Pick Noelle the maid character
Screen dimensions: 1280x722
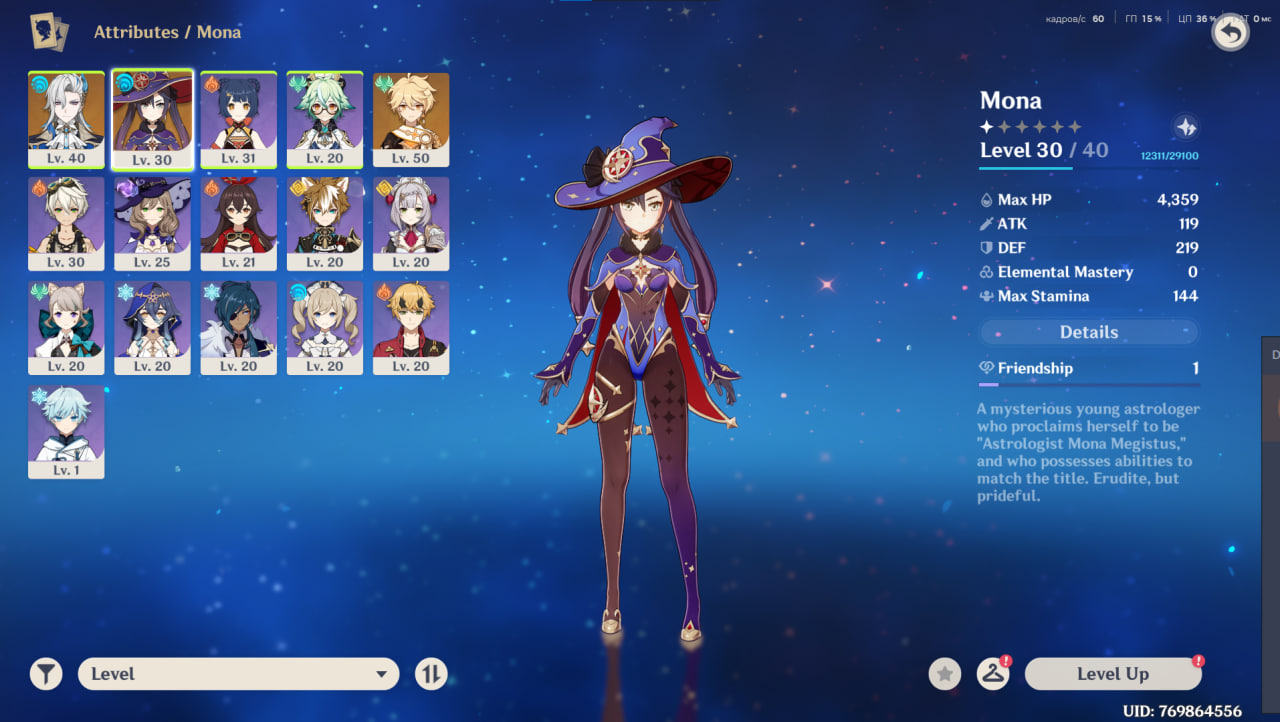click(411, 222)
